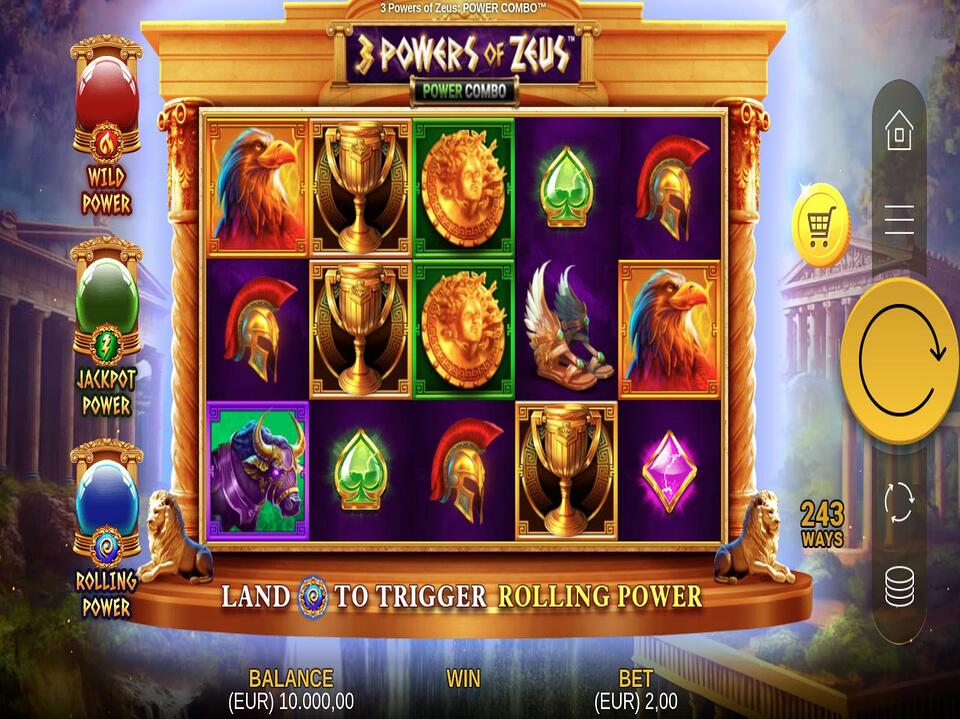
Task: Open the coin stack bet settings
Action: click(899, 587)
